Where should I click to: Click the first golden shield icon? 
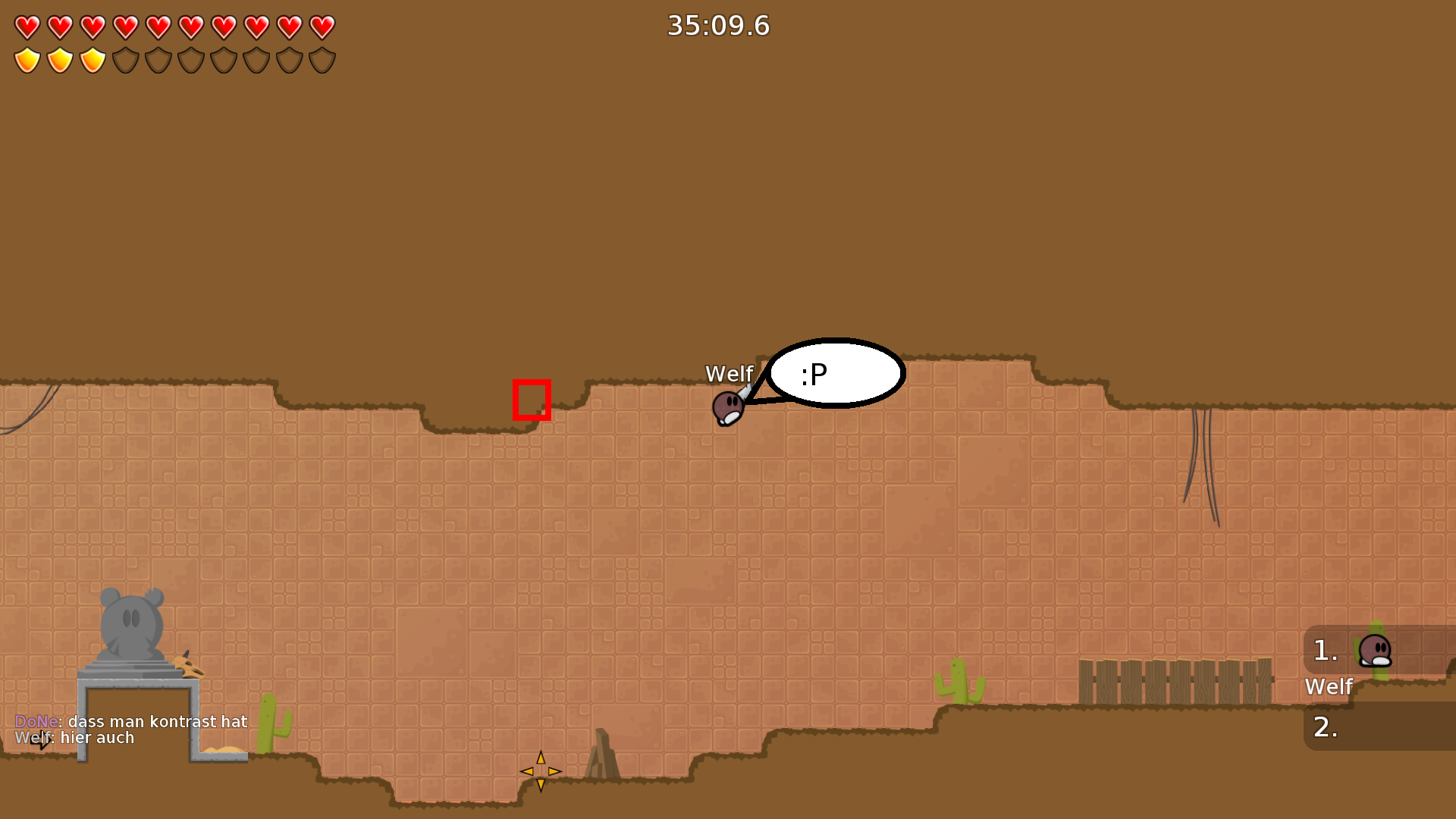tap(27, 60)
